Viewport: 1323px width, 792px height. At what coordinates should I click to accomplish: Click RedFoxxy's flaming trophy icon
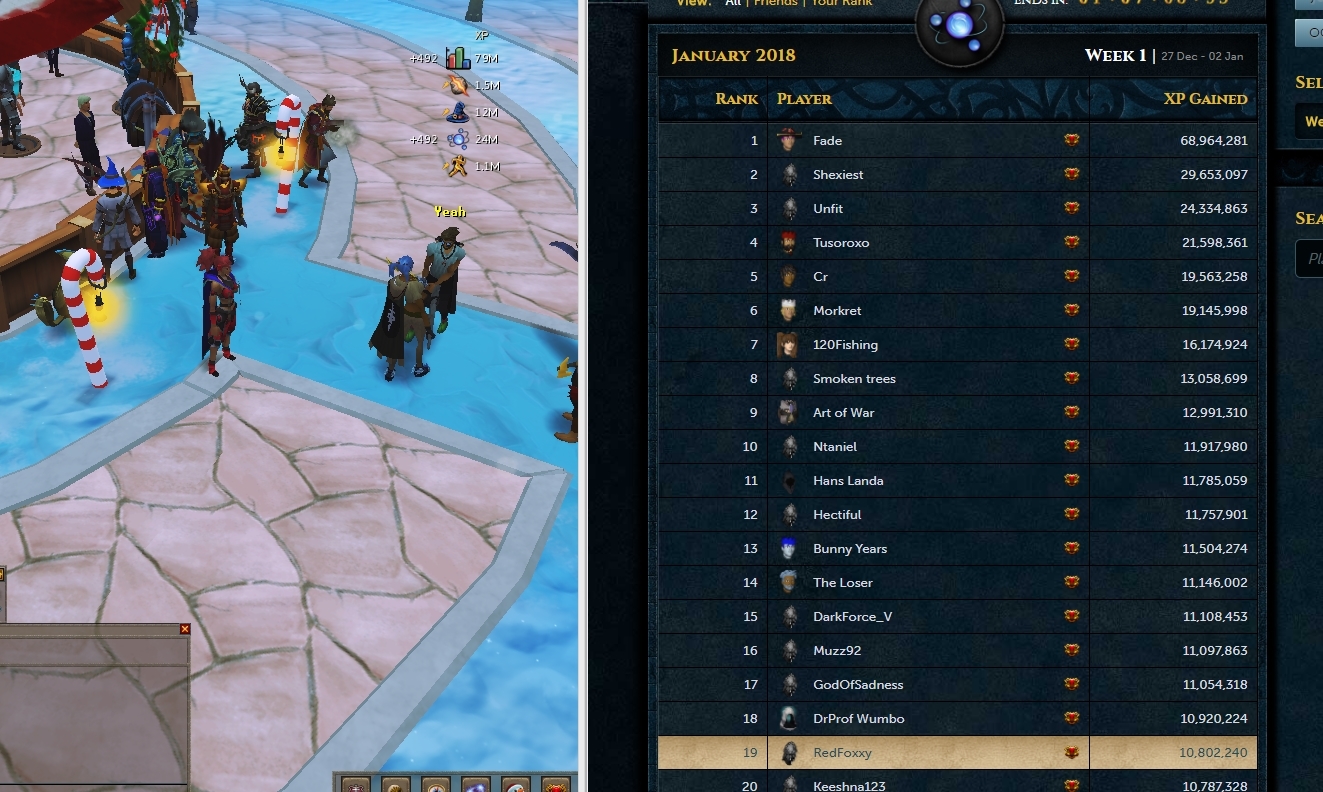point(1071,752)
